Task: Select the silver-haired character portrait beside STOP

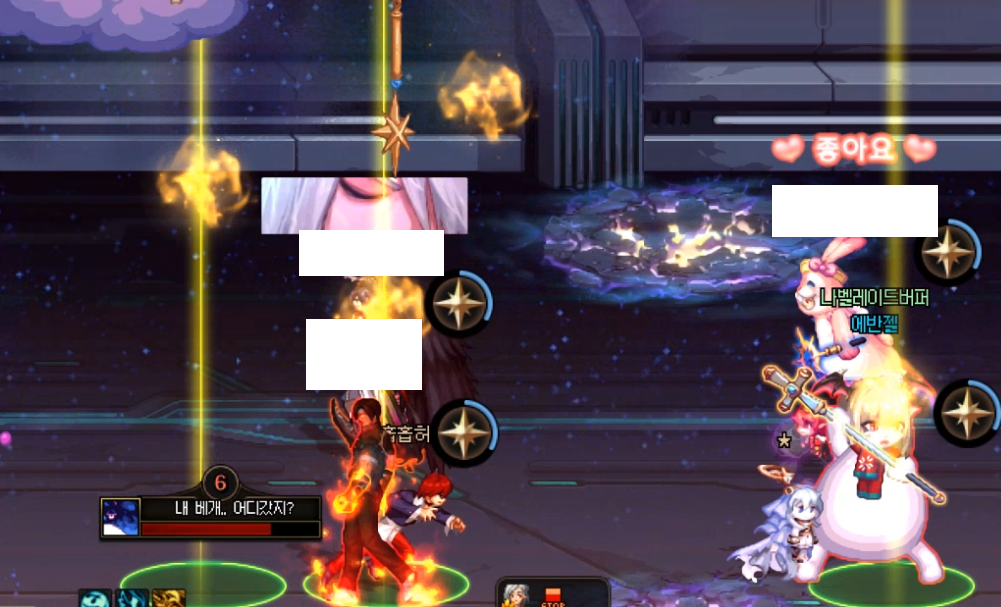Action: click(x=517, y=597)
